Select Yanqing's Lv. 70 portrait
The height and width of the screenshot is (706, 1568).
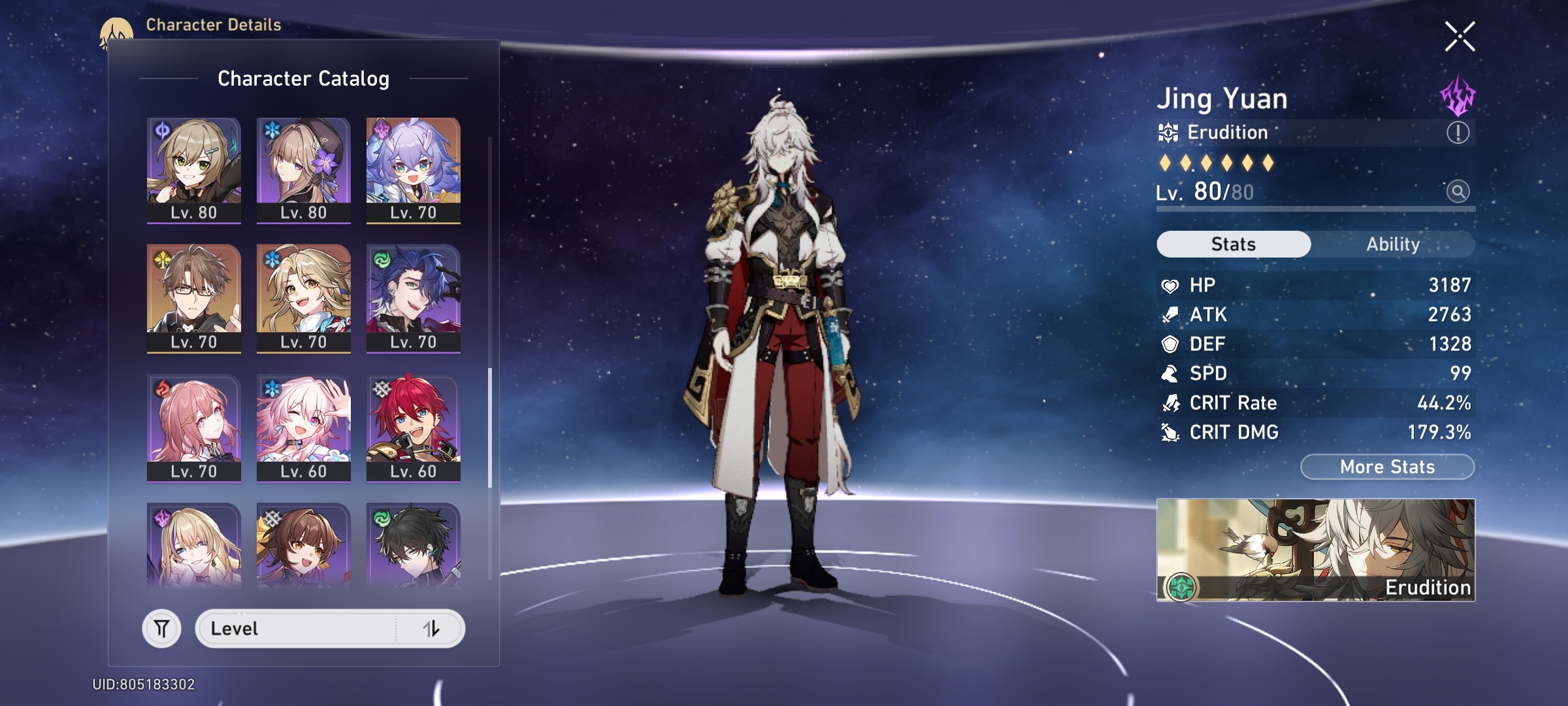(x=304, y=298)
